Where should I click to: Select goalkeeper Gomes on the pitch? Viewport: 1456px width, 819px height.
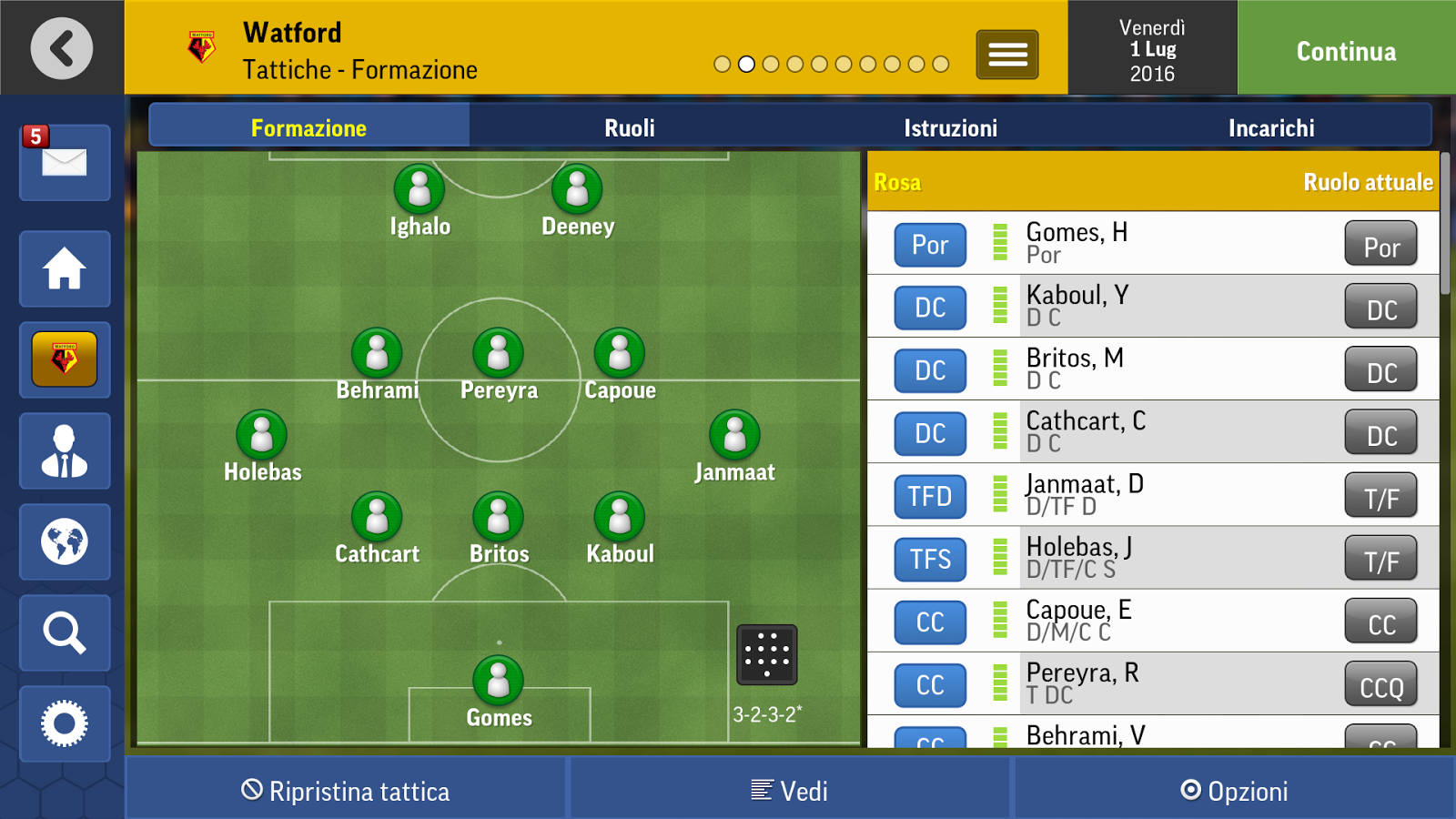click(x=499, y=682)
